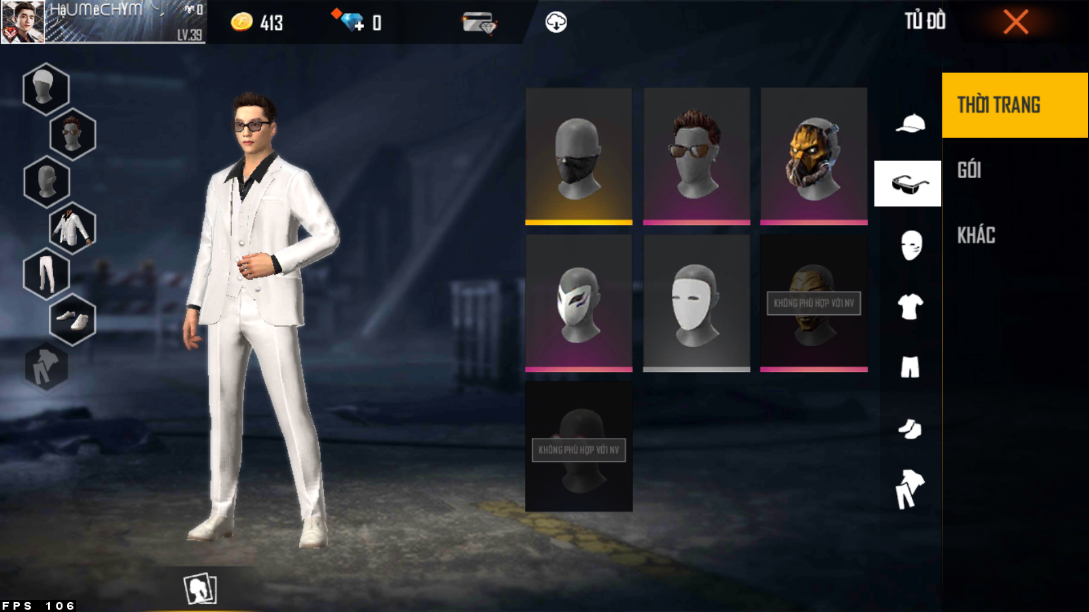1089x612 pixels.
Task: Choose the red hair with sunglasses item
Action: pyautogui.click(x=696, y=155)
